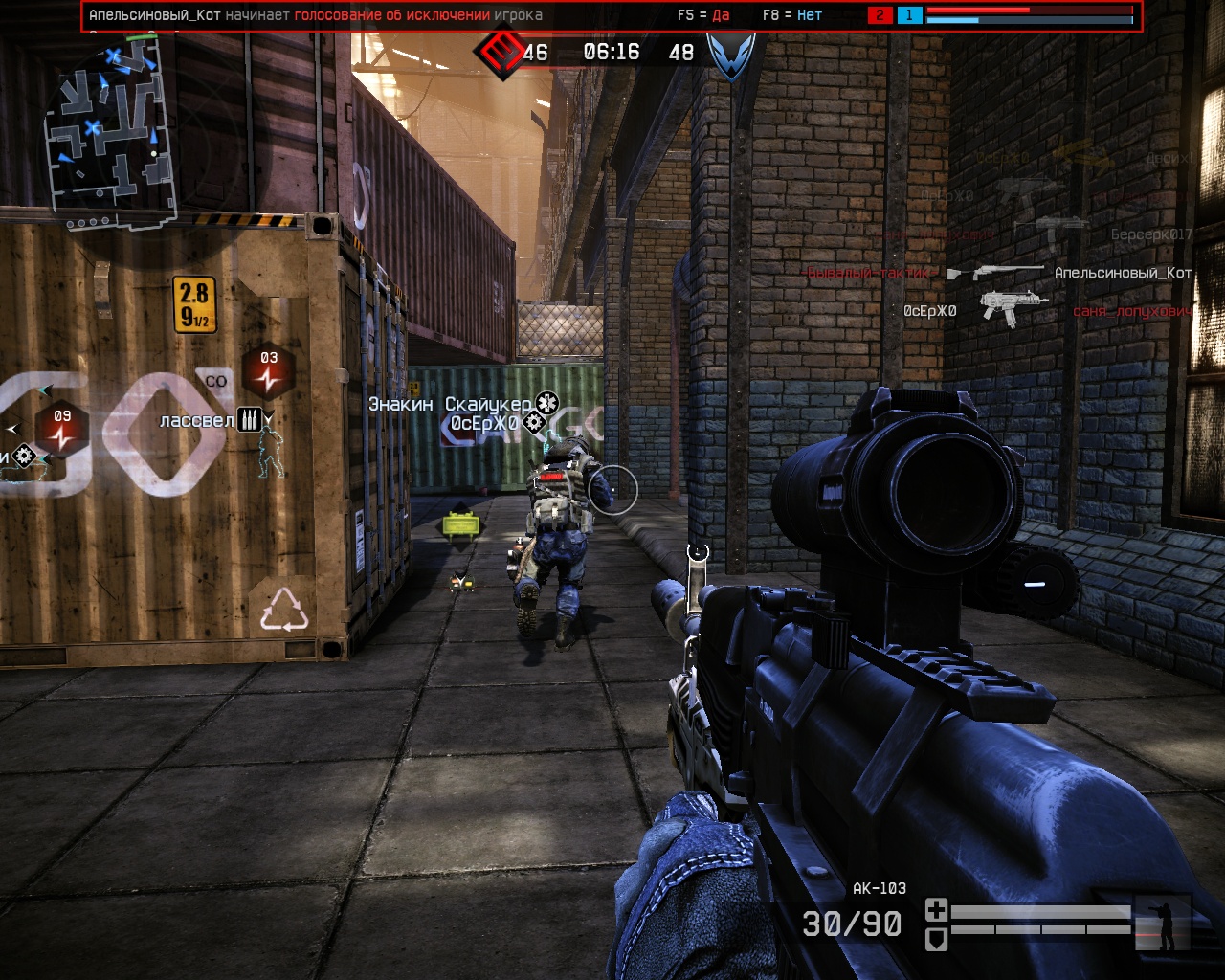The height and width of the screenshot is (980, 1225).
Task: Click the armor shield icon
Action: [936, 939]
